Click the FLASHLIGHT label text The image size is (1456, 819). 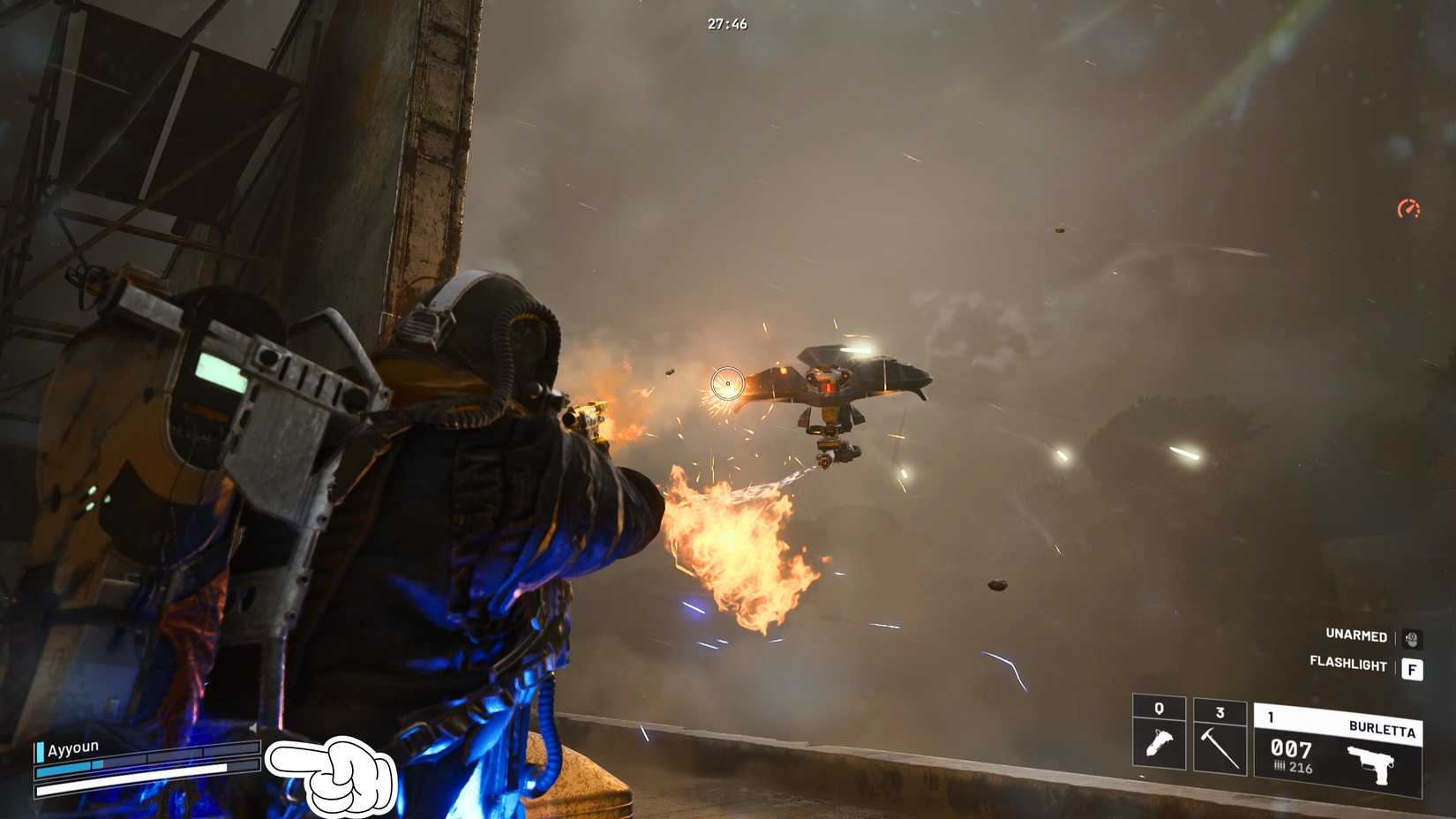point(1349,664)
